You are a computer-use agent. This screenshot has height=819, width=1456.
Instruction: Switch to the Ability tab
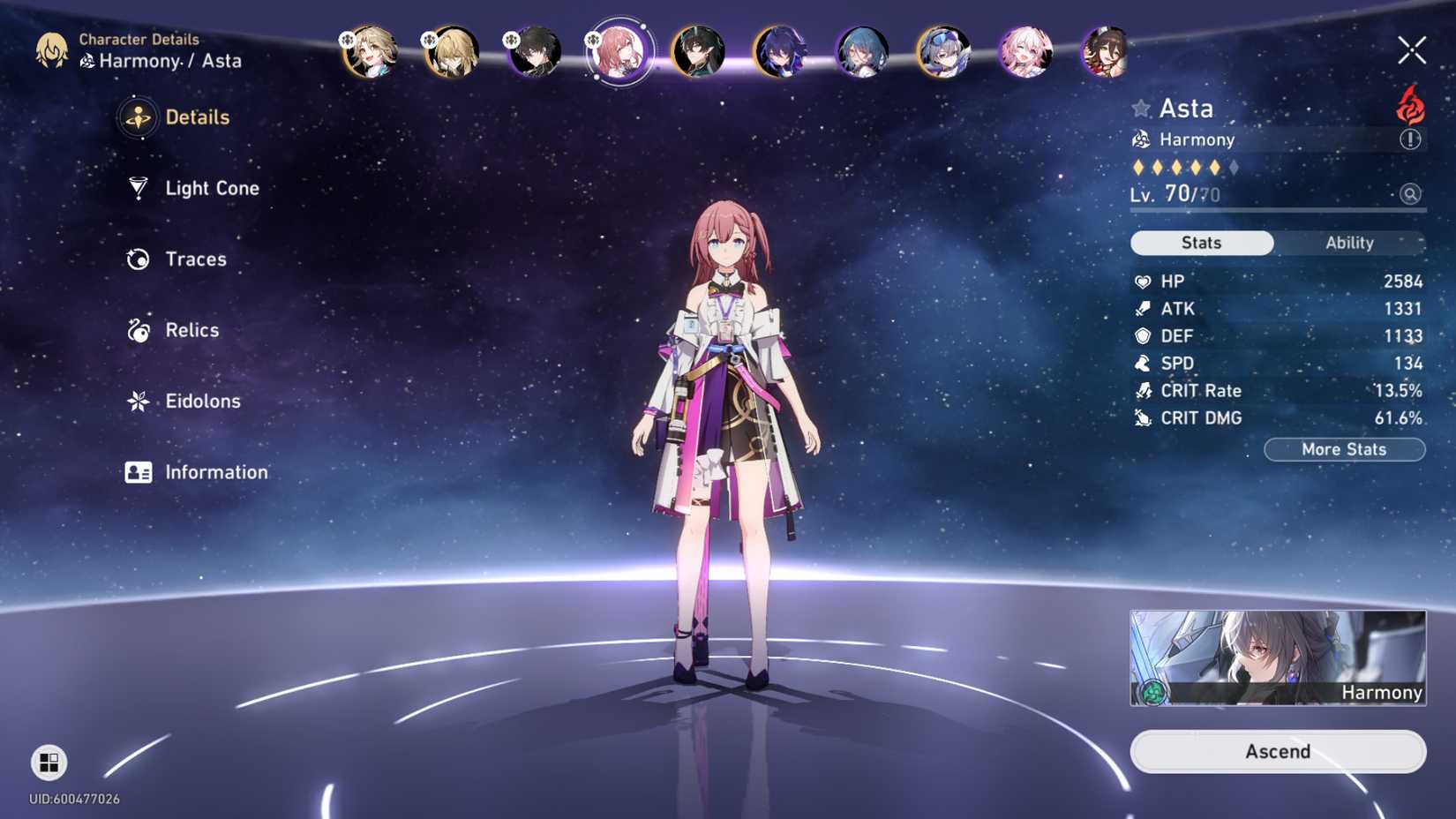[x=1348, y=243]
